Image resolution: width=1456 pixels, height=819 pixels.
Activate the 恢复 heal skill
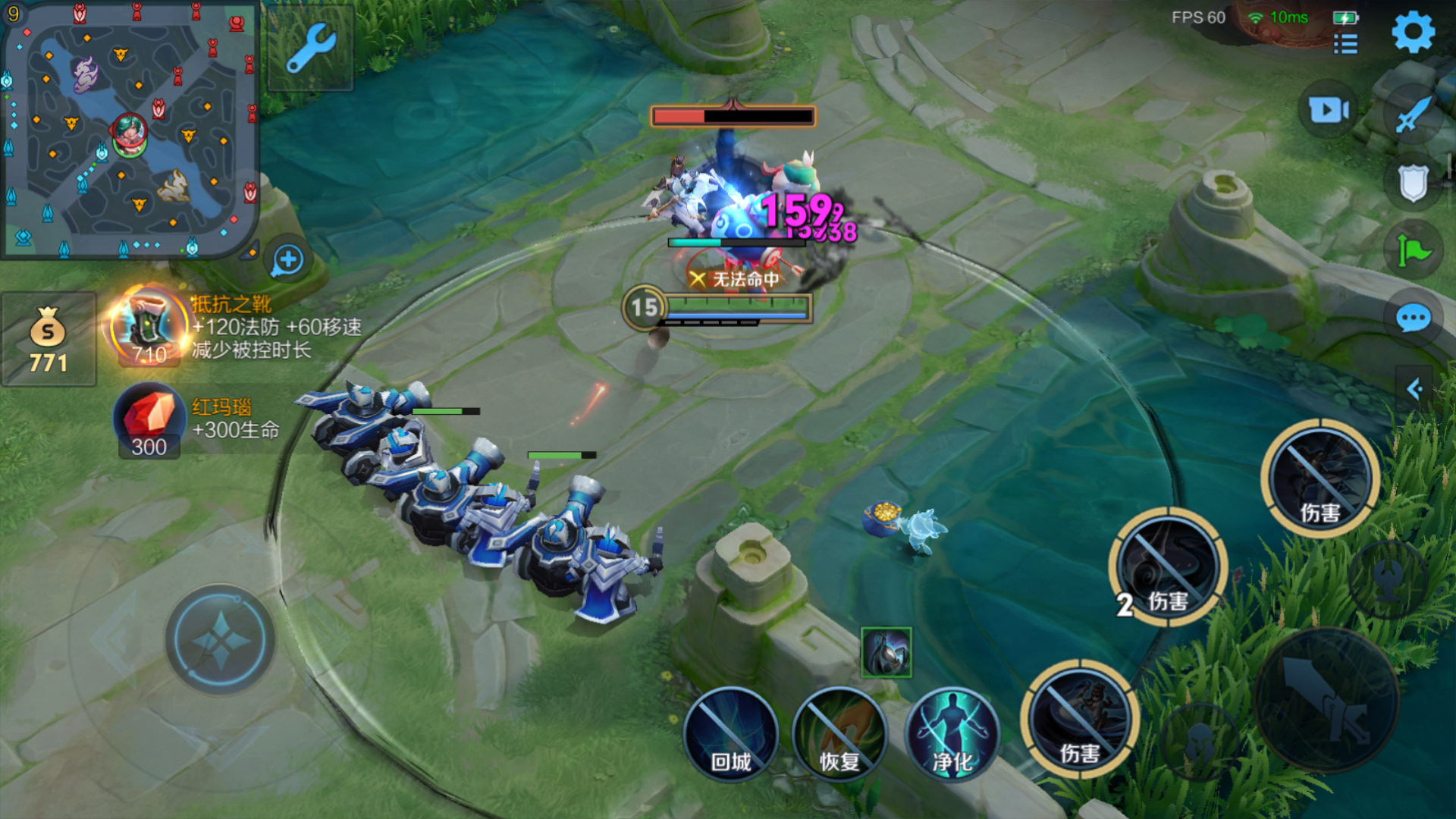tap(839, 734)
